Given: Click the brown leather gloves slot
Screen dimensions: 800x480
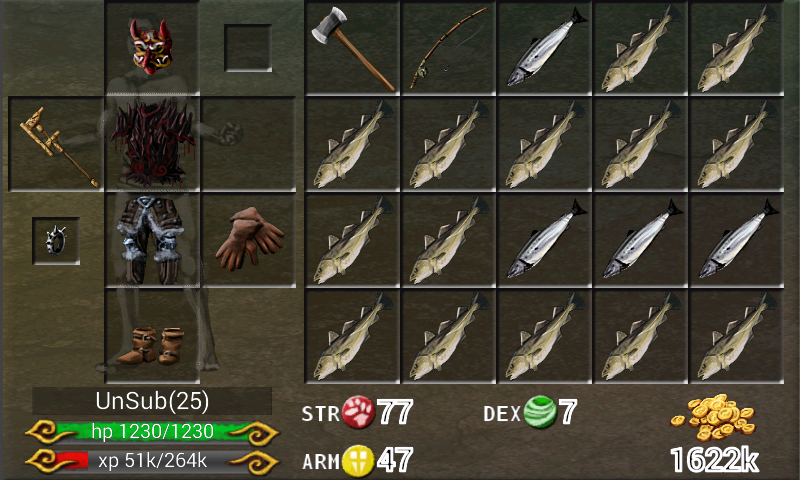Looking at the screenshot, I should (x=247, y=240).
